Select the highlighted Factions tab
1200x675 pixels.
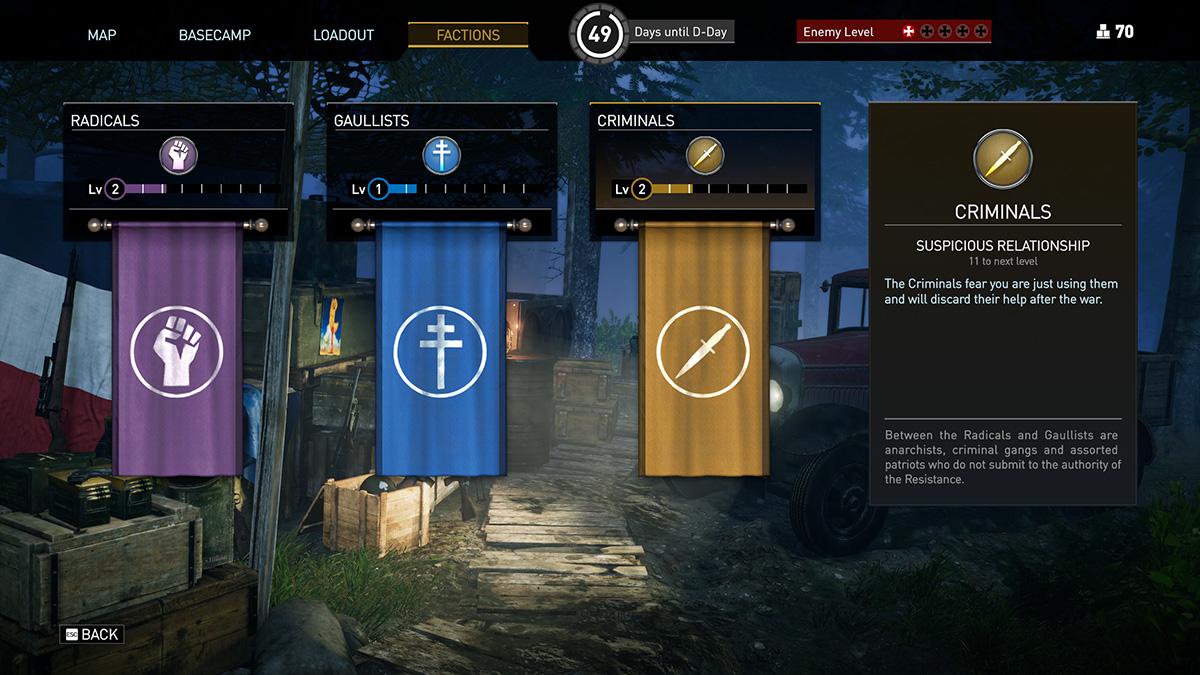click(x=468, y=35)
